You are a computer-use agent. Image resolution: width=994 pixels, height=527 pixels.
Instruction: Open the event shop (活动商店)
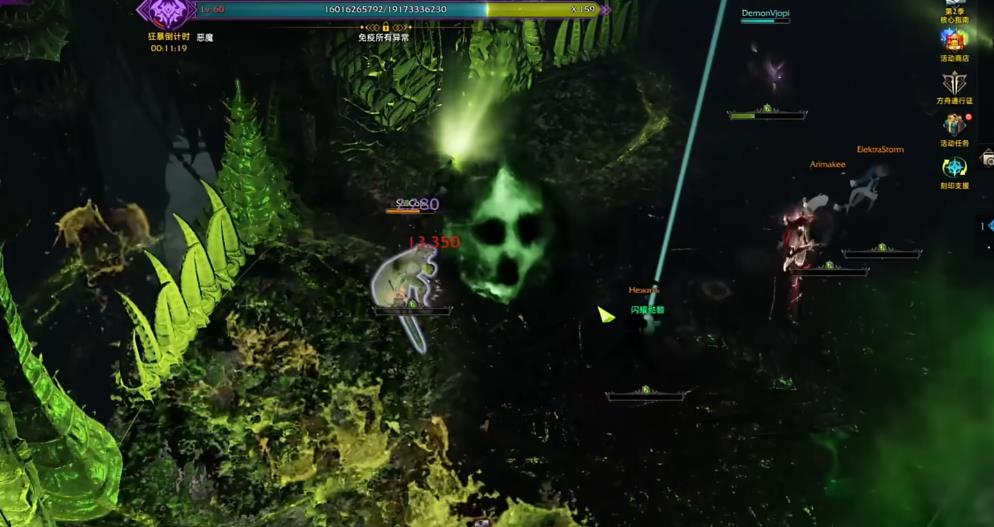pos(954,42)
